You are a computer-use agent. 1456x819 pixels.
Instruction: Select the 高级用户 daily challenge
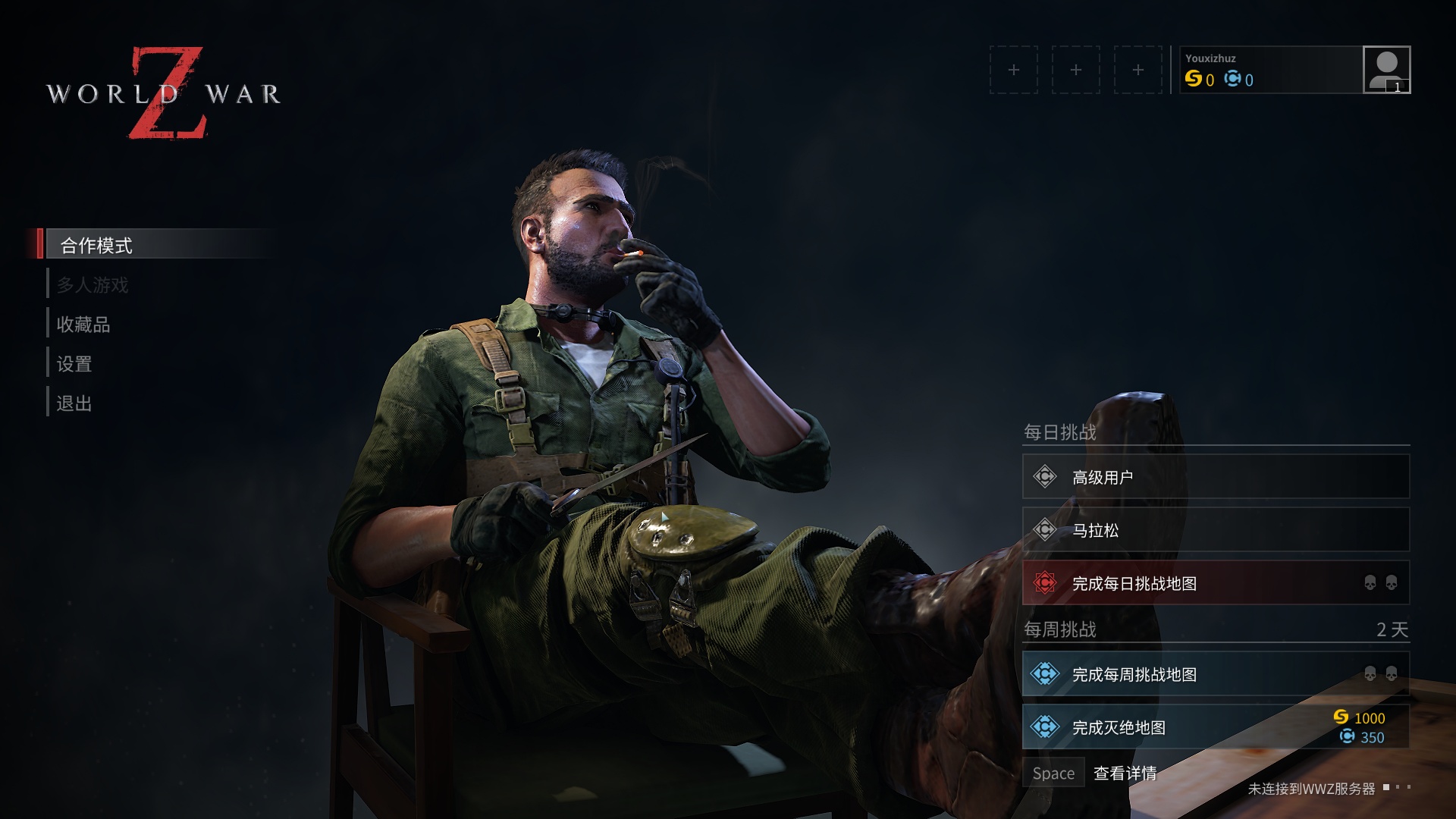1215,477
